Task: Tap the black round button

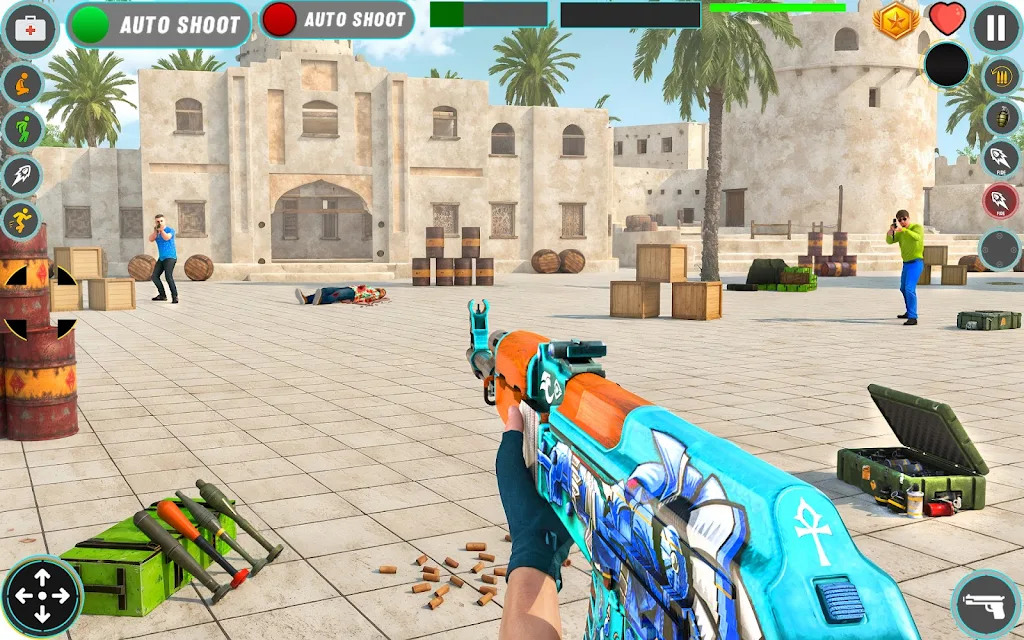Action: coord(946,66)
